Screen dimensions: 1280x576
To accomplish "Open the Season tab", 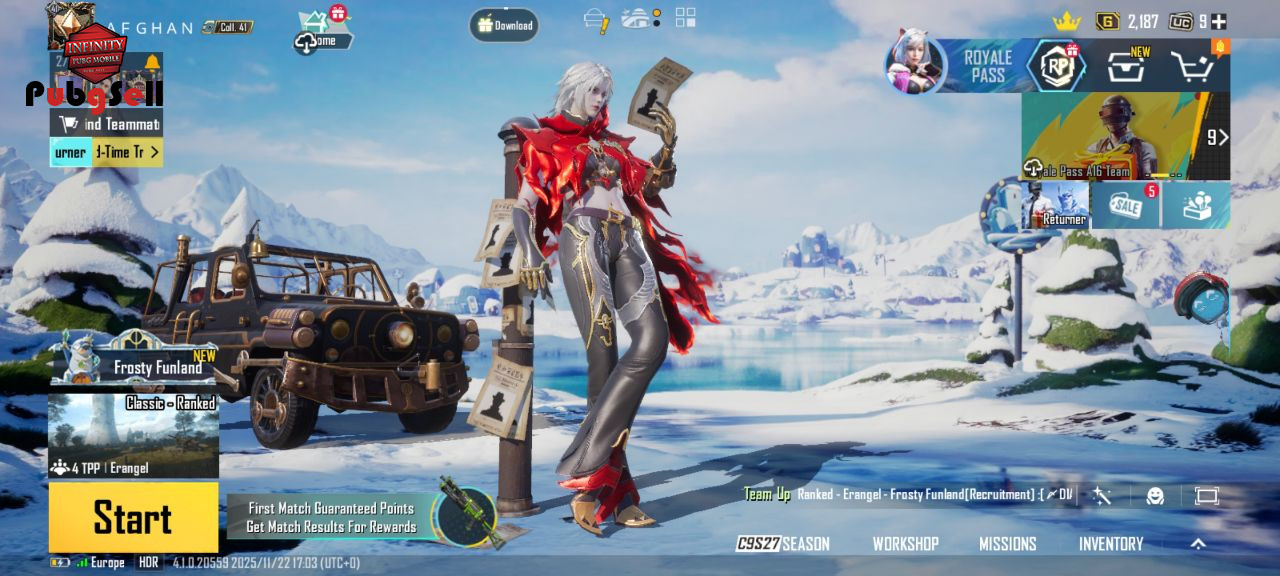I will click(783, 544).
